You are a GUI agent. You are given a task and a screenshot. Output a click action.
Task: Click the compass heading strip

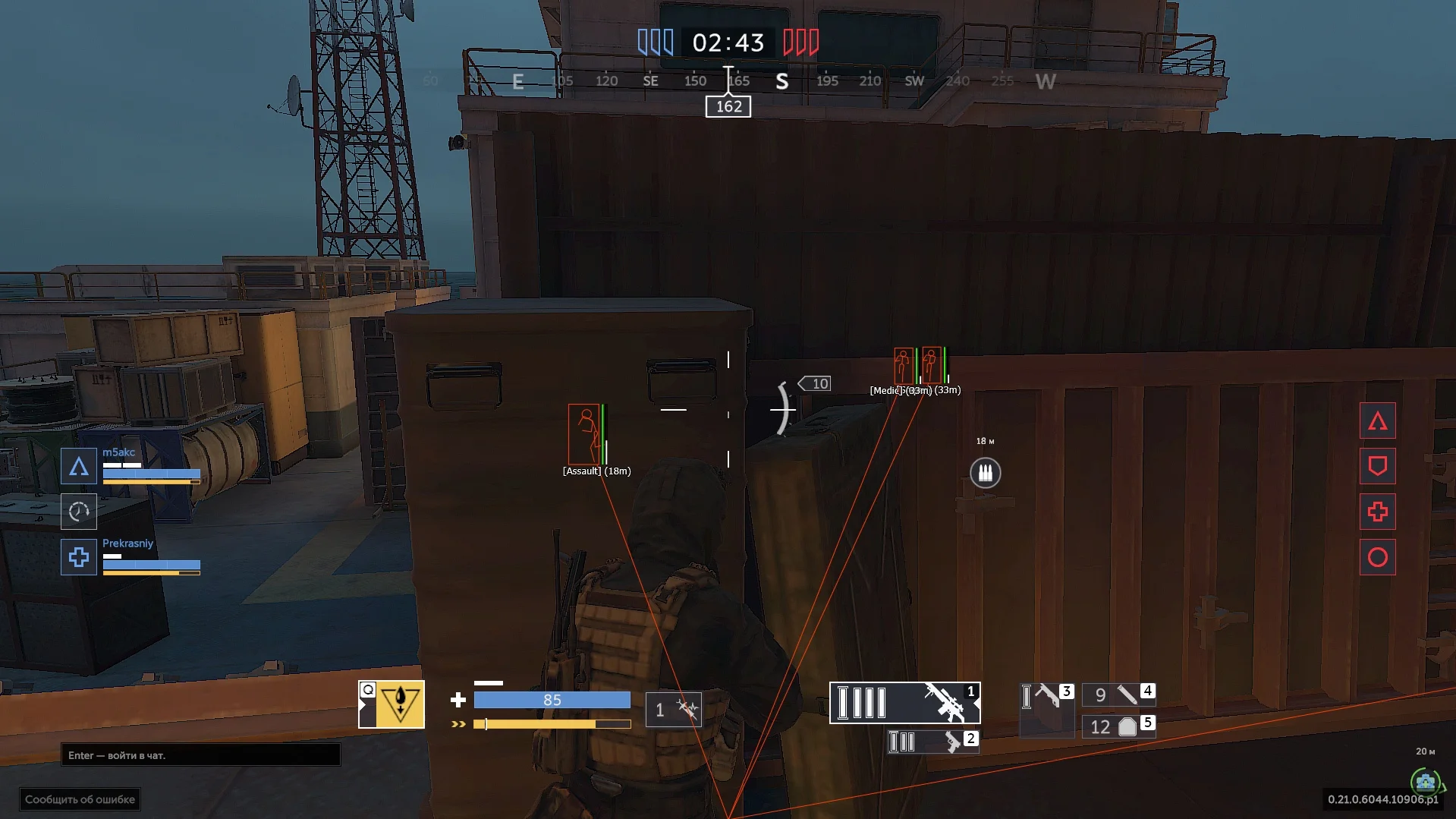click(x=728, y=81)
